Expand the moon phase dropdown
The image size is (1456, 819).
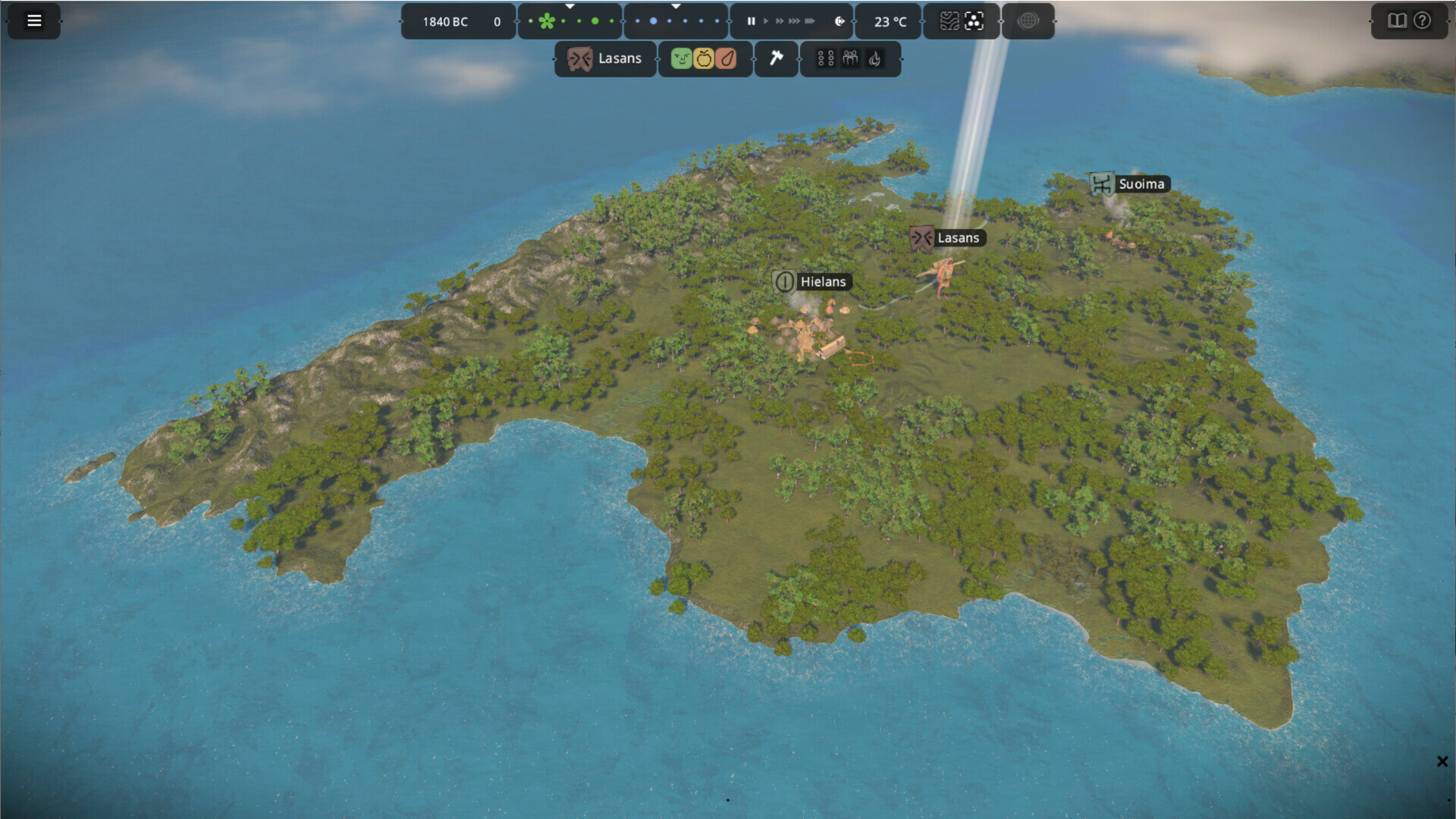[675, 8]
